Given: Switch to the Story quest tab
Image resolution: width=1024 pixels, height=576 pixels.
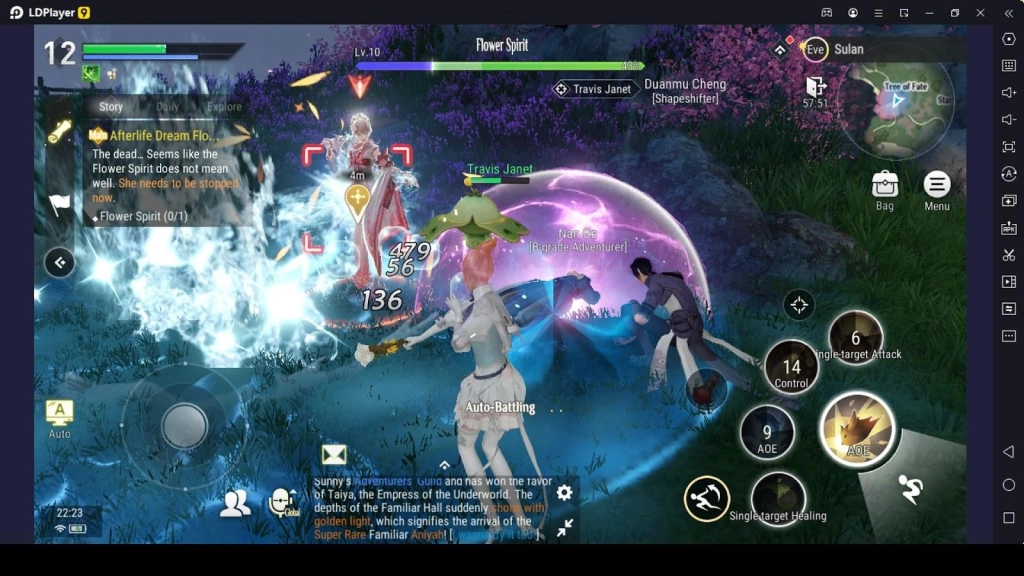Looking at the screenshot, I should [111, 107].
